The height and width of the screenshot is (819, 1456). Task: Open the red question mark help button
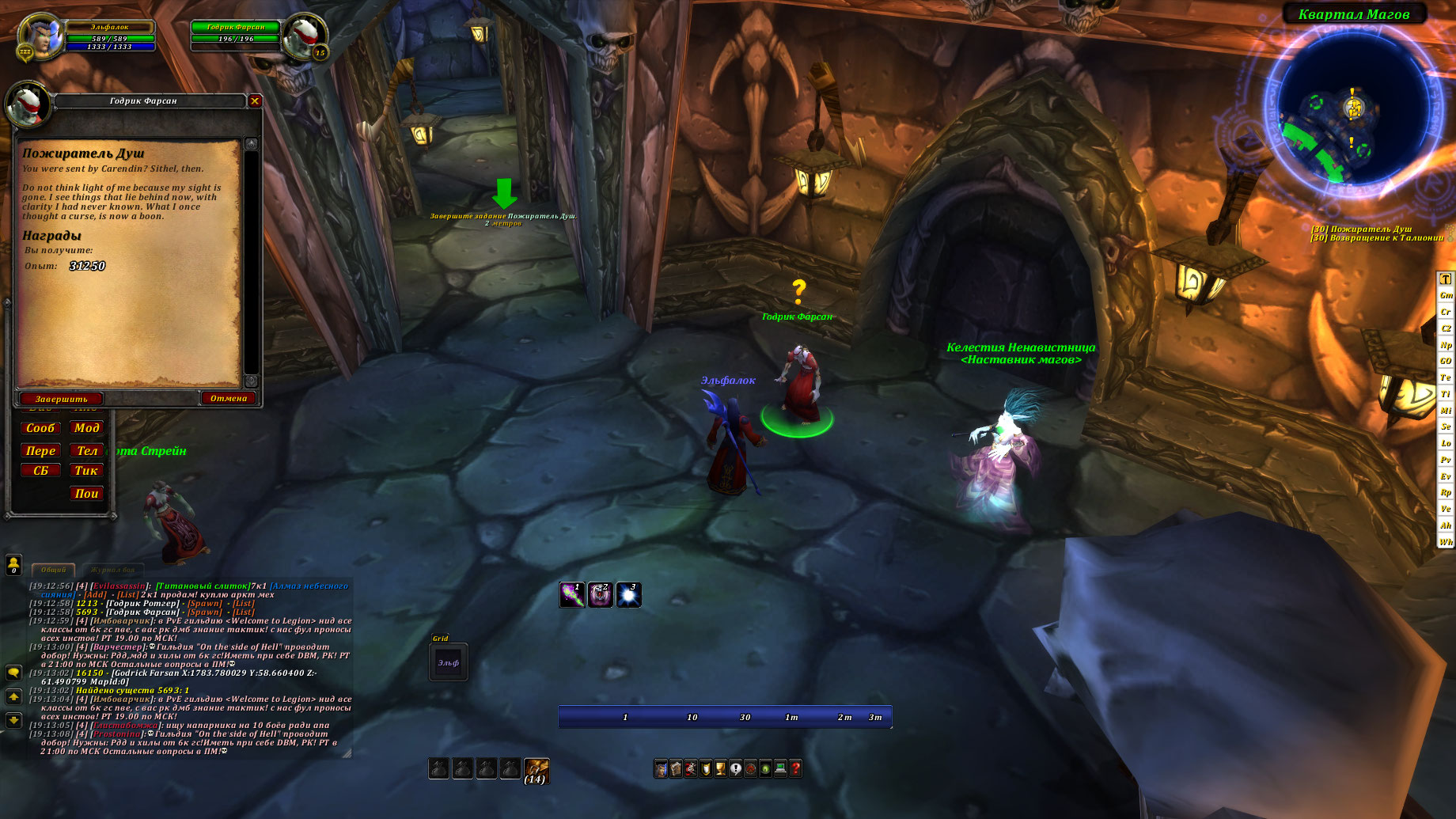point(795,768)
